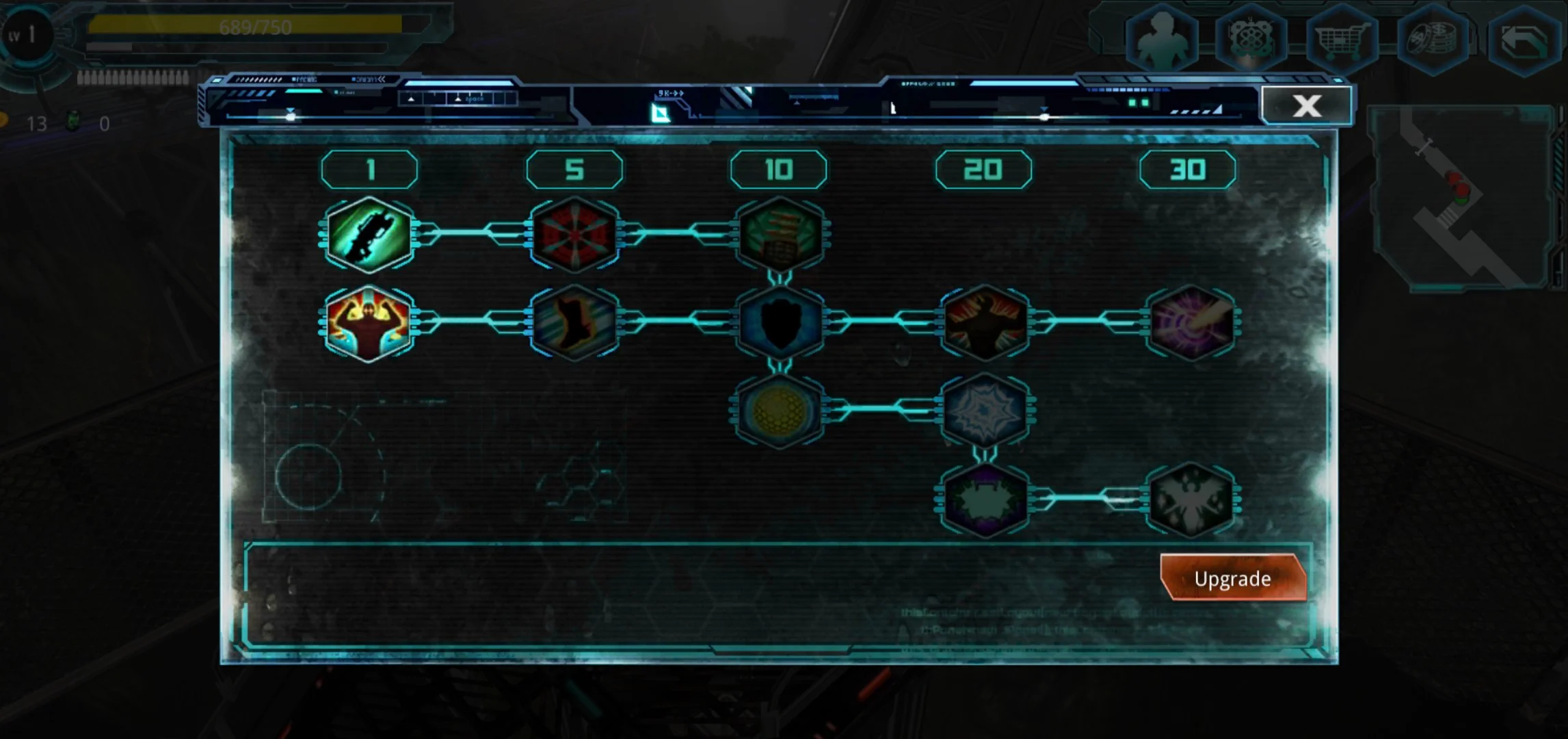Viewport: 1568px width, 739px height.
Task: Choose the blue spiky burst skill
Action: pos(985,411)
